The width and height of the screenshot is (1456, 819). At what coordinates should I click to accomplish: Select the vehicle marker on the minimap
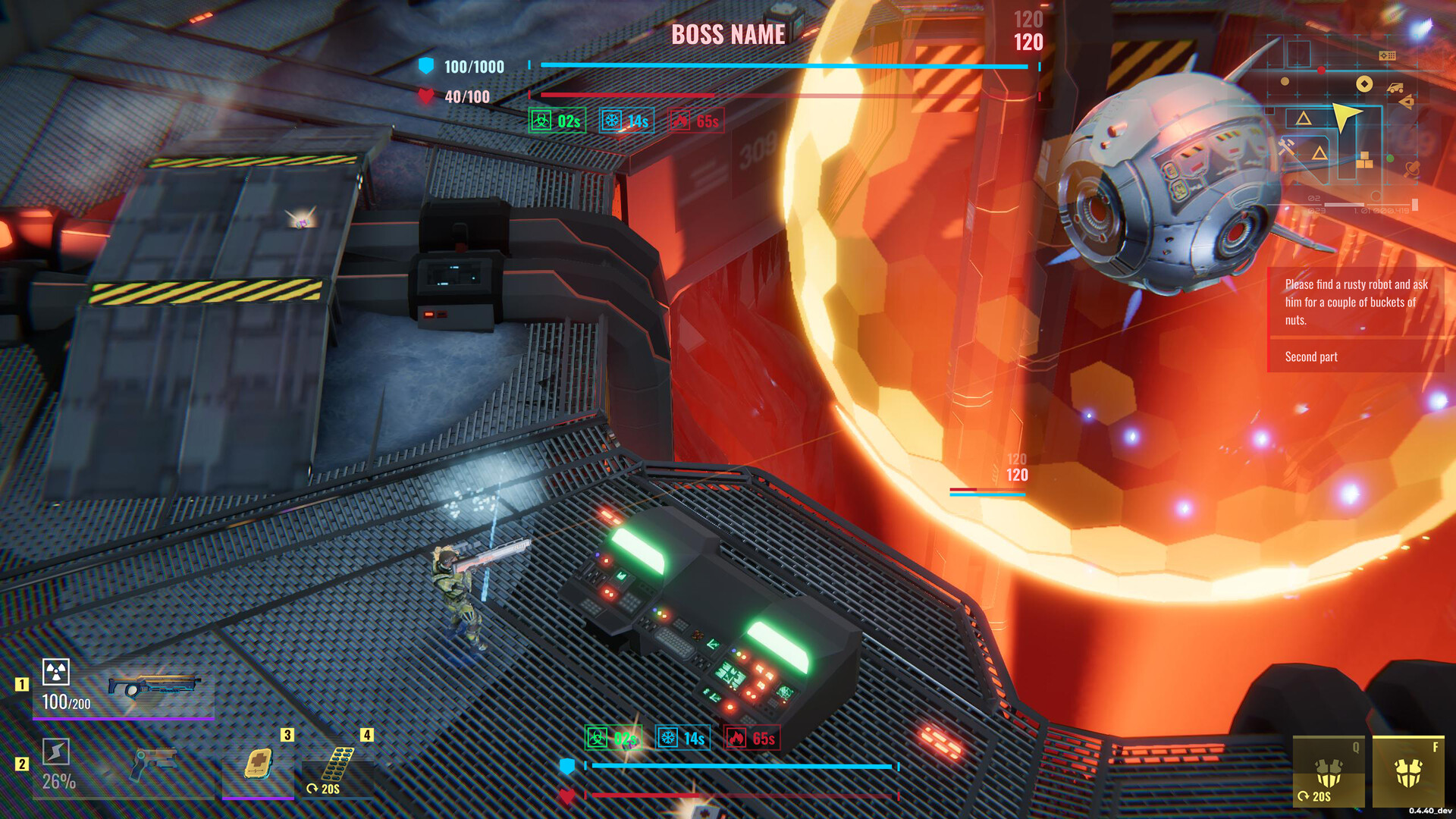pos(1395,88)
